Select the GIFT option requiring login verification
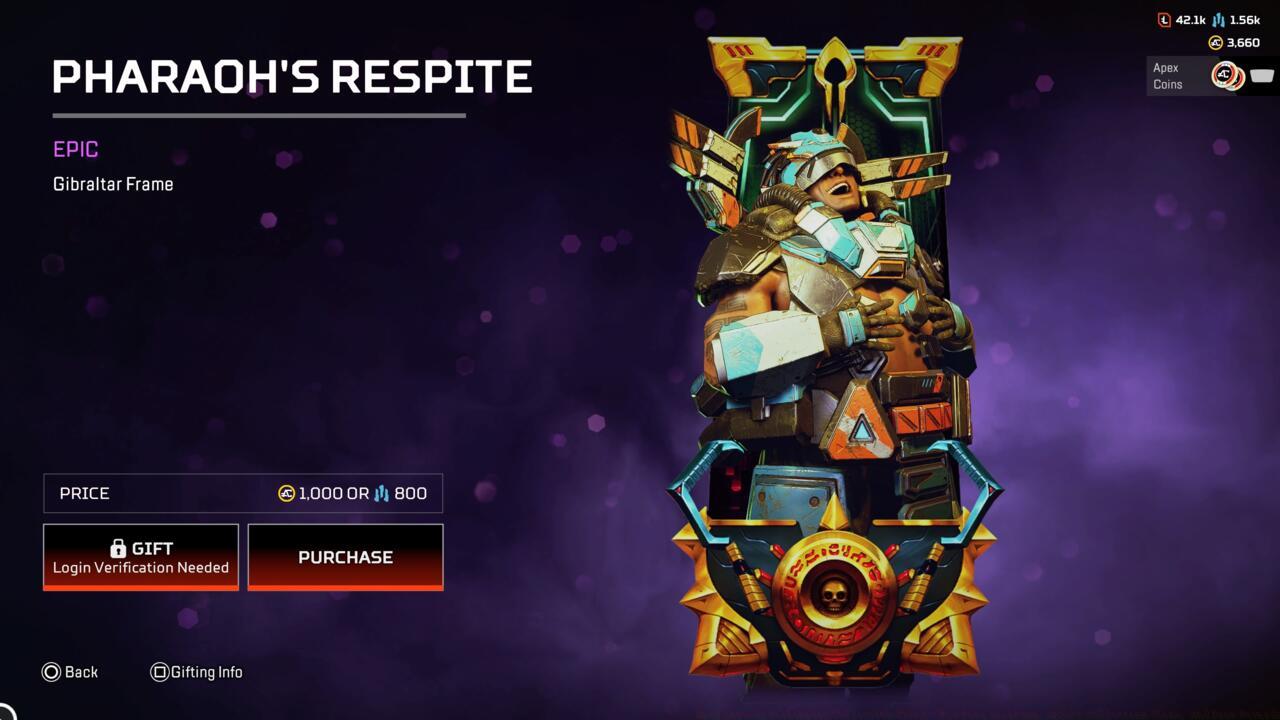The image size is (1280, 720). coord(140,557)
